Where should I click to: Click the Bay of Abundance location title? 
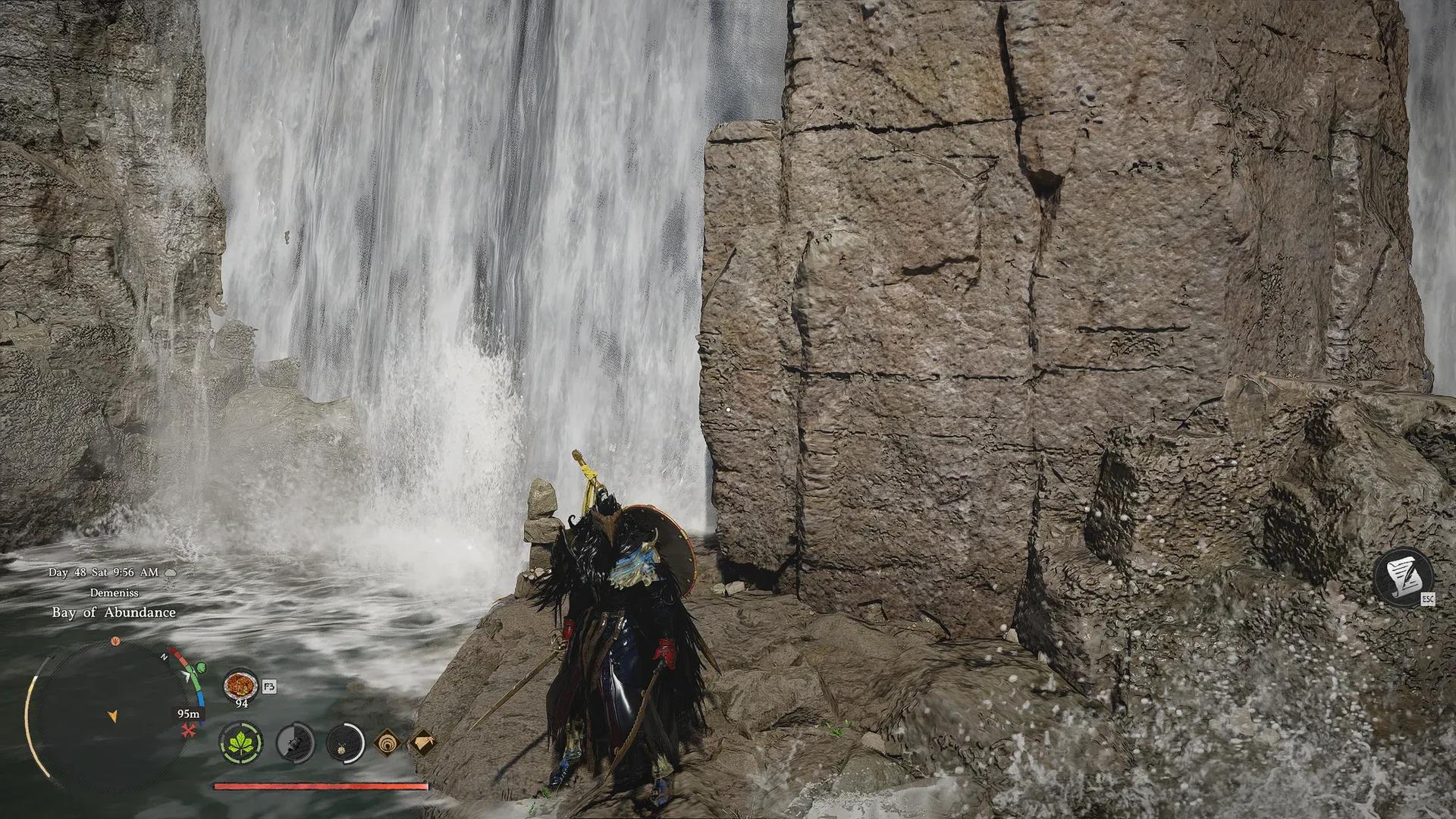pos(114,613)
